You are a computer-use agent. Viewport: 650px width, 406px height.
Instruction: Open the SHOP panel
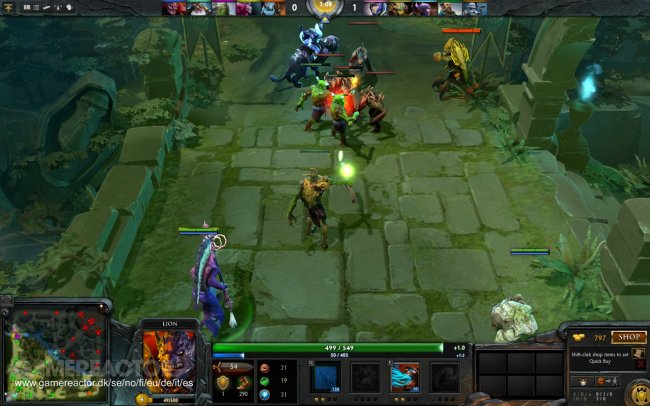tap(628, 337)
